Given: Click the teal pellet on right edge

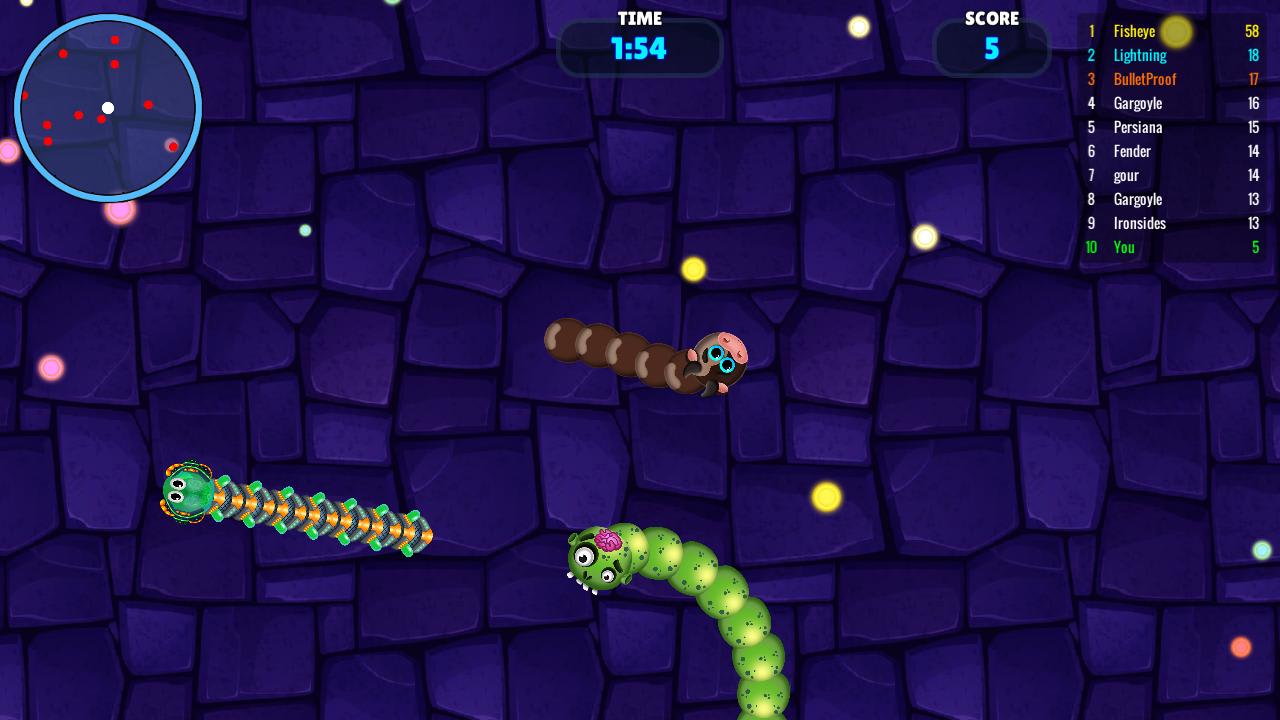Looking at the screenshot, I should pos(1262,549).
